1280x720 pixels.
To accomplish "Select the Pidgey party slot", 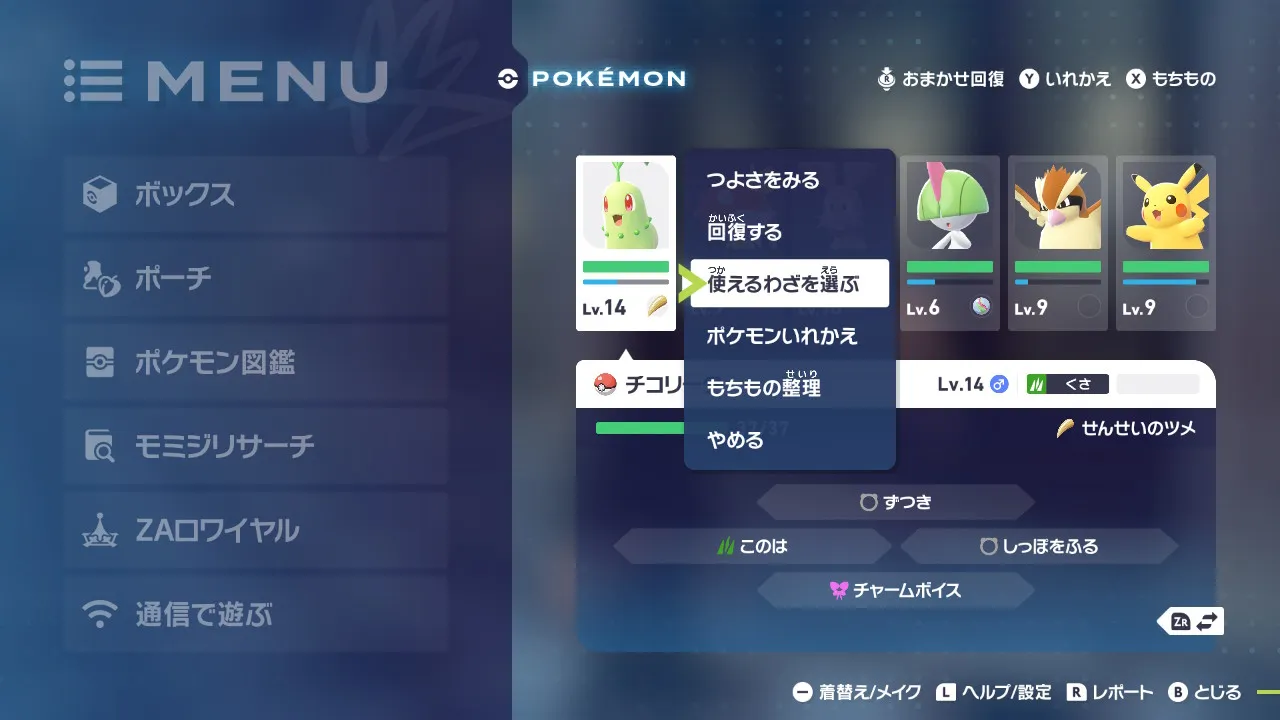I will click(x=1058, y=243).
